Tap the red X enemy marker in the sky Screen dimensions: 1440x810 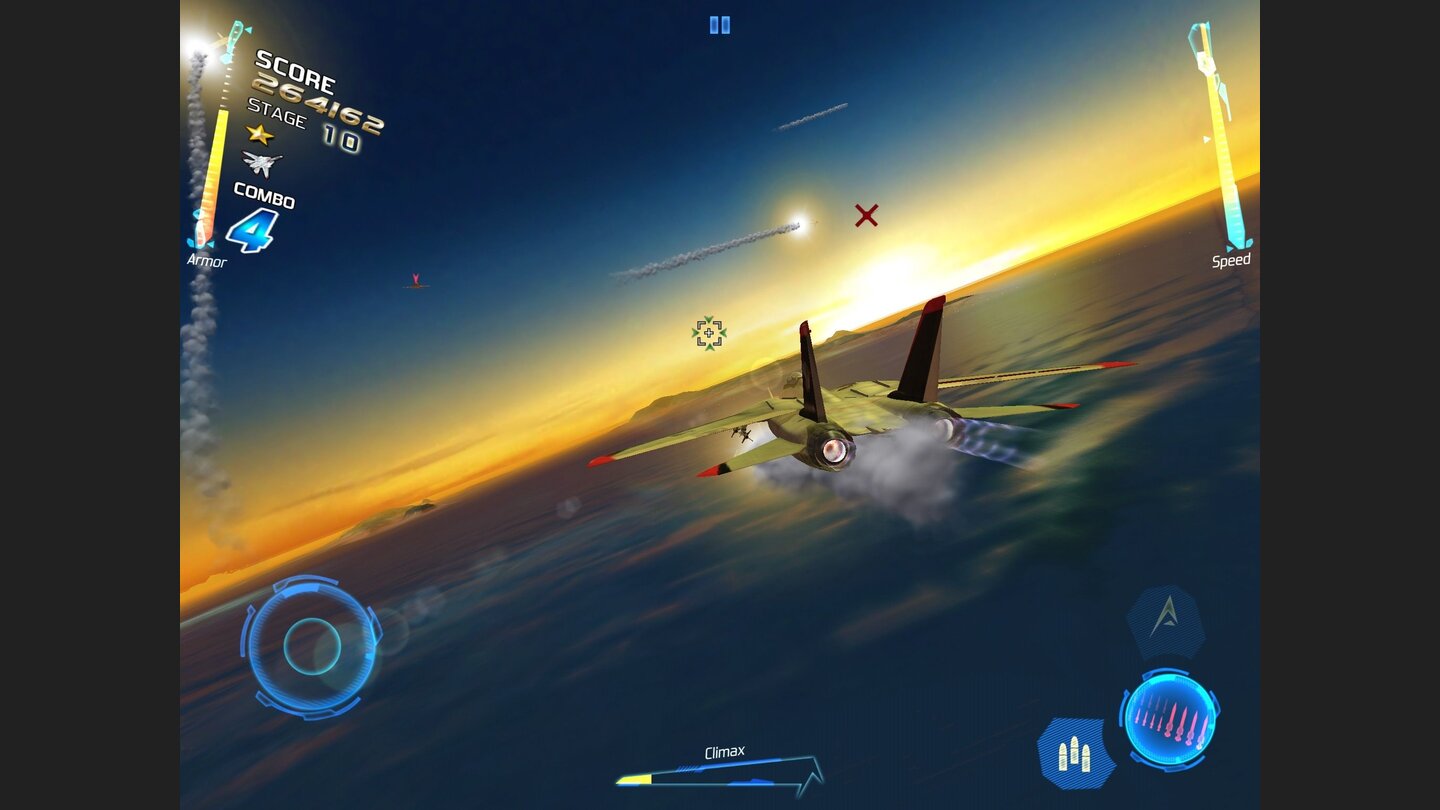pyautogui.click(x=866, y=215)
